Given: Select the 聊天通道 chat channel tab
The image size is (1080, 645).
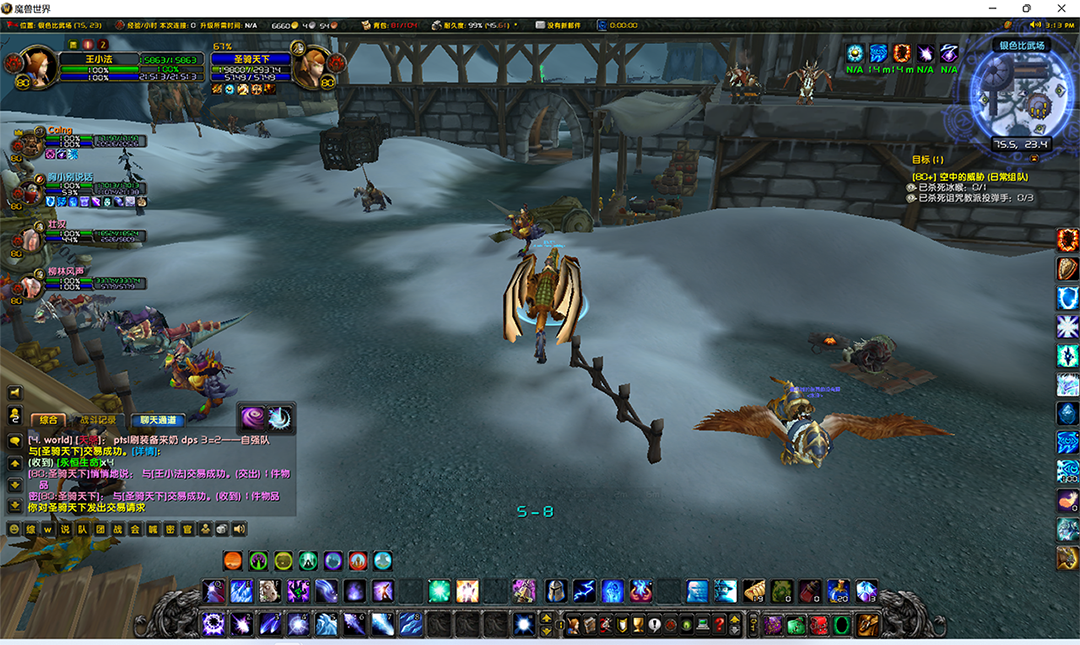Looking at the screenshot, I should pos(157,420).
